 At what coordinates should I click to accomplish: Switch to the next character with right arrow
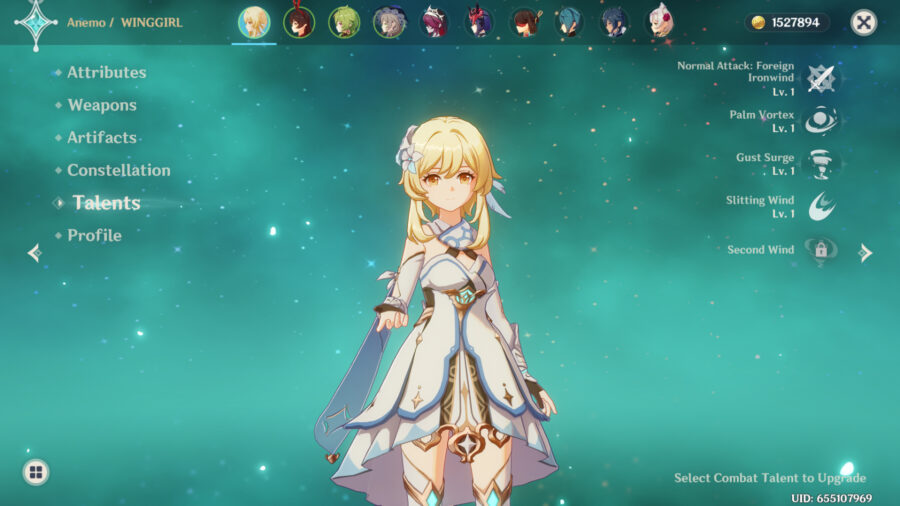866,253
